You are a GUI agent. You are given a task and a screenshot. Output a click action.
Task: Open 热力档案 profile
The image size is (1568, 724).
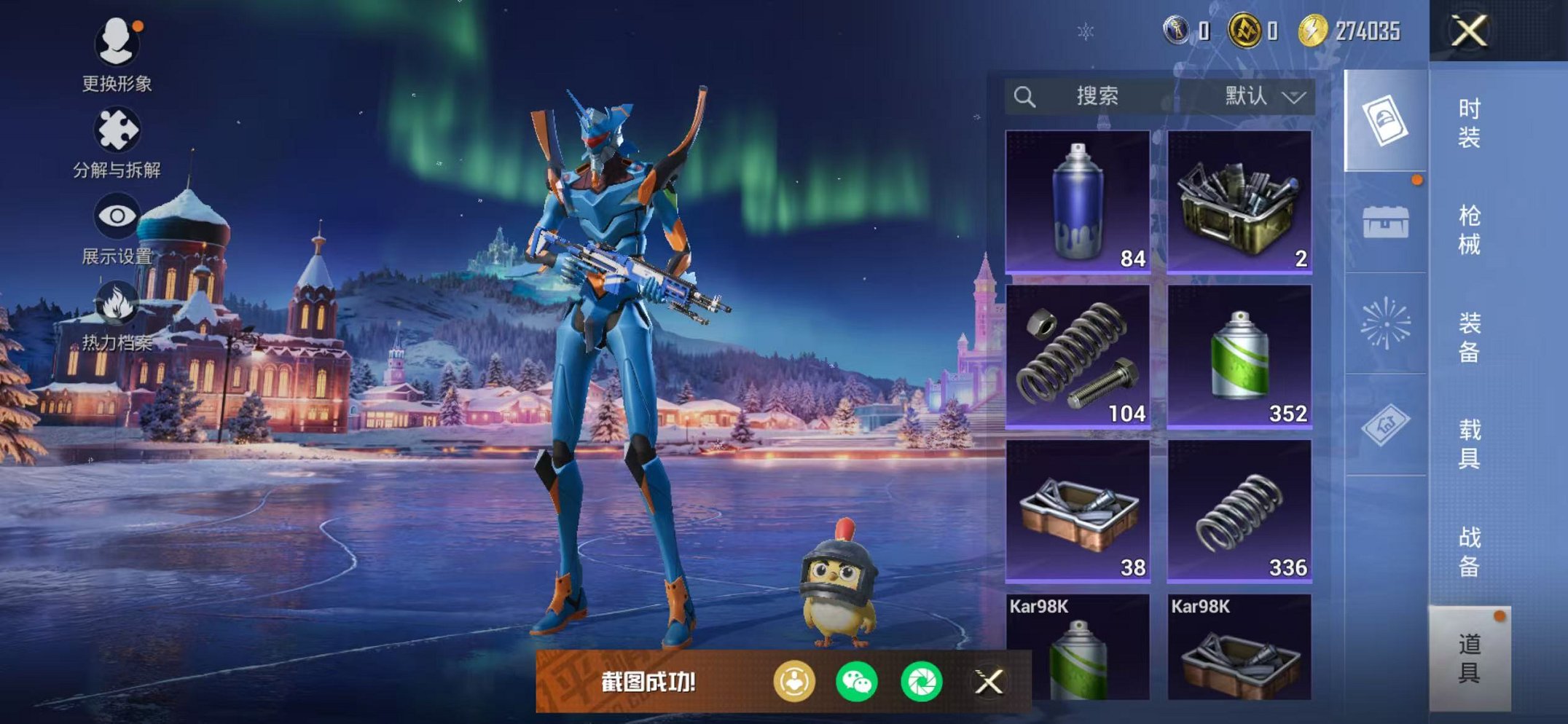pyautogui.click(x=117, y=315)
